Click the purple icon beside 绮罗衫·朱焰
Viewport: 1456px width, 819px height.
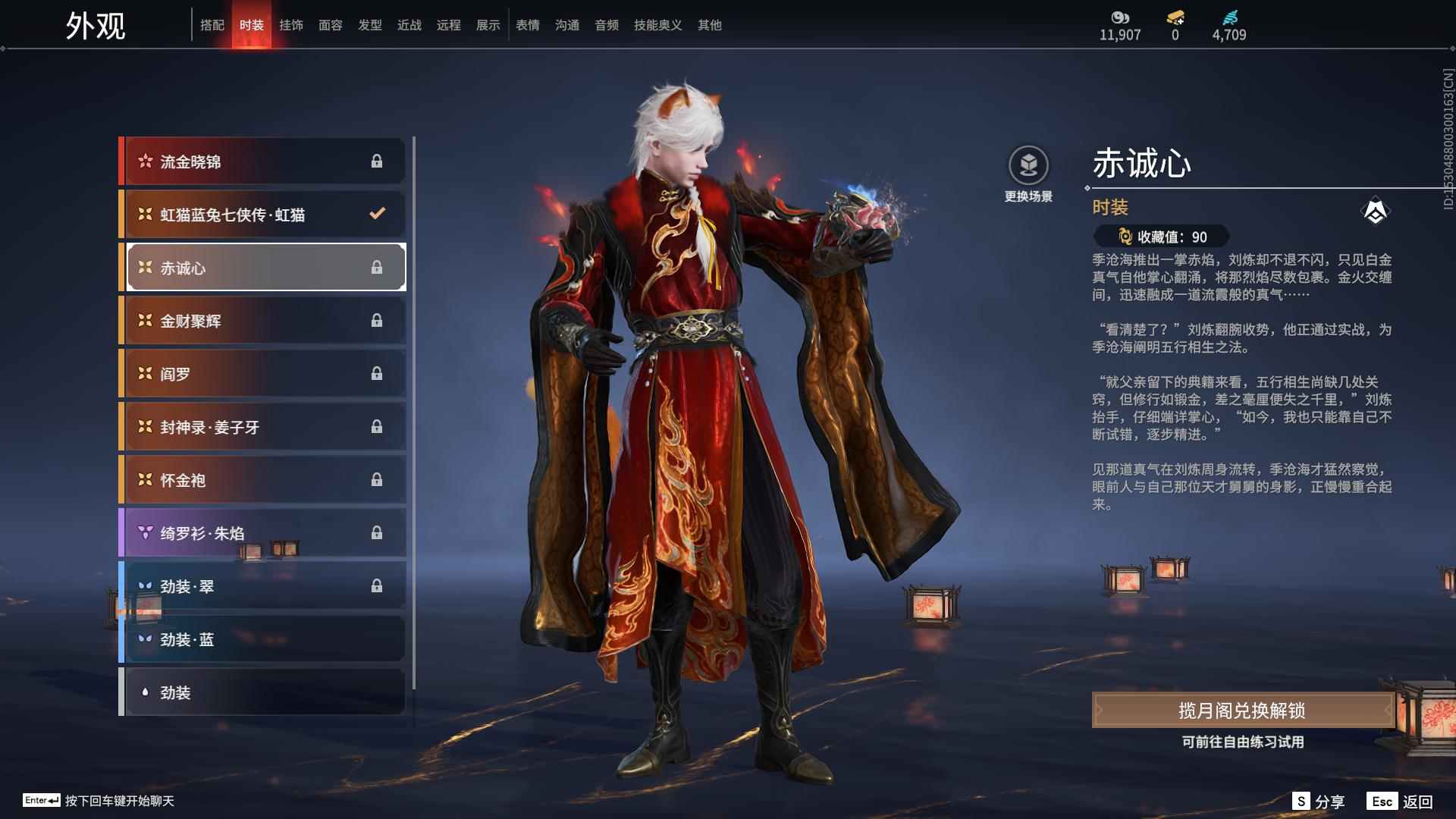coord(144,533)
